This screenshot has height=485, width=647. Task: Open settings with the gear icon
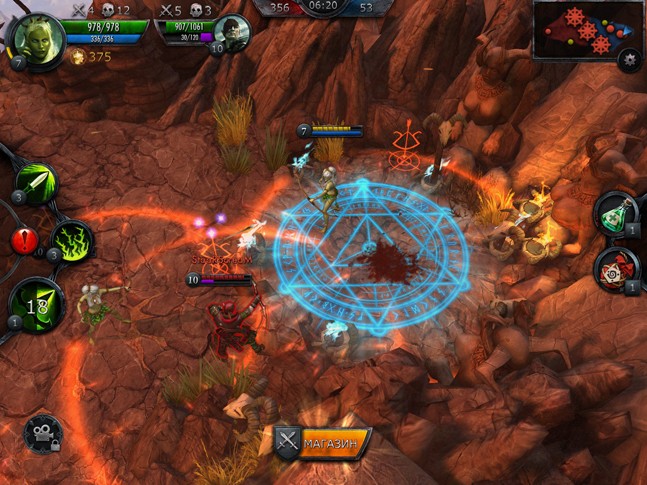click(x=629, y=59)
